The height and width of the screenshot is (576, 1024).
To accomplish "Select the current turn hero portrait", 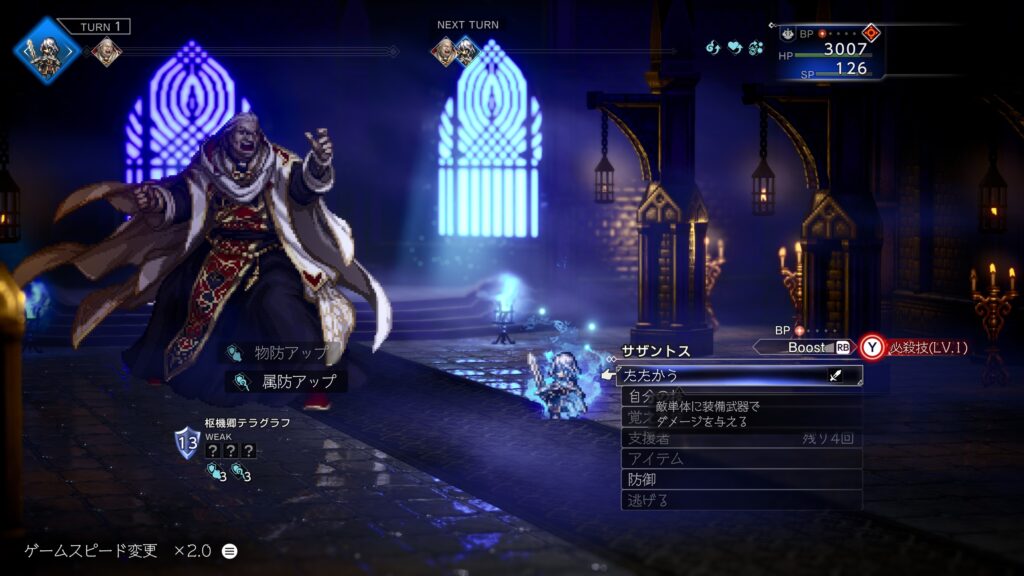I will click(47, 50).
